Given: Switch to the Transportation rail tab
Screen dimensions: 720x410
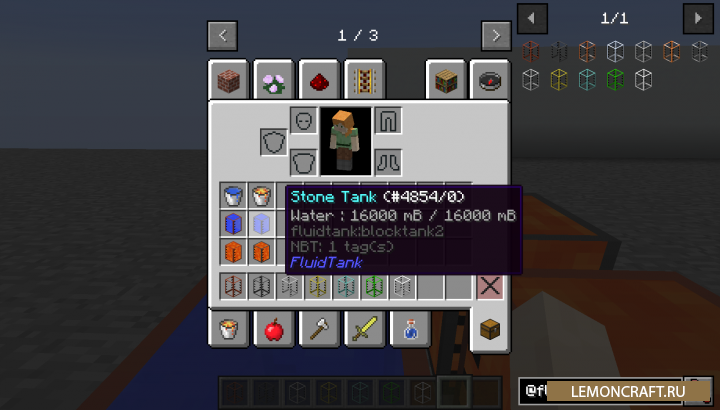Looking at the screenshot, I should click(x=363, y=80).
